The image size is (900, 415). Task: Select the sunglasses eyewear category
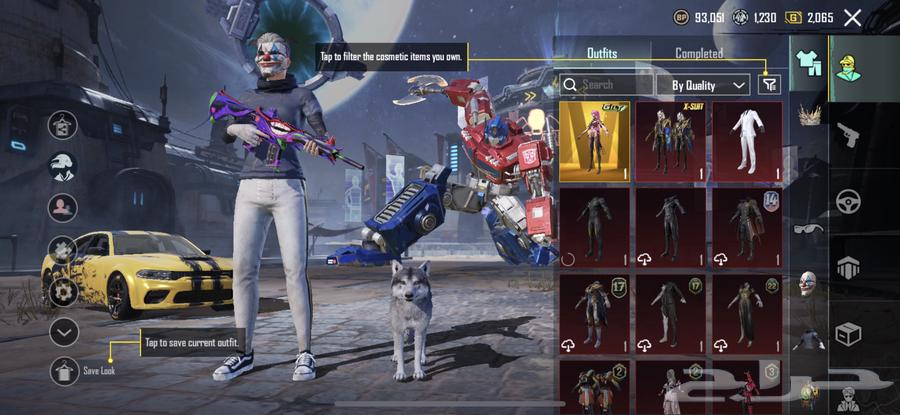point(808,228)
